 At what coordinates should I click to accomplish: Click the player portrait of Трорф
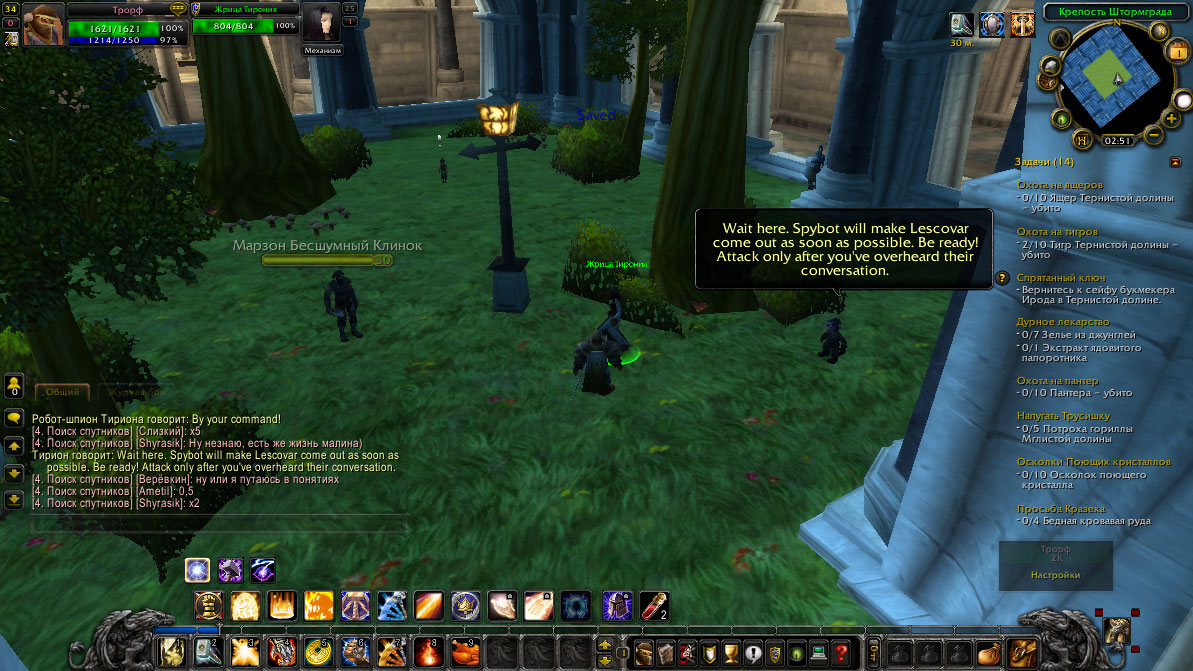point(44,24)
